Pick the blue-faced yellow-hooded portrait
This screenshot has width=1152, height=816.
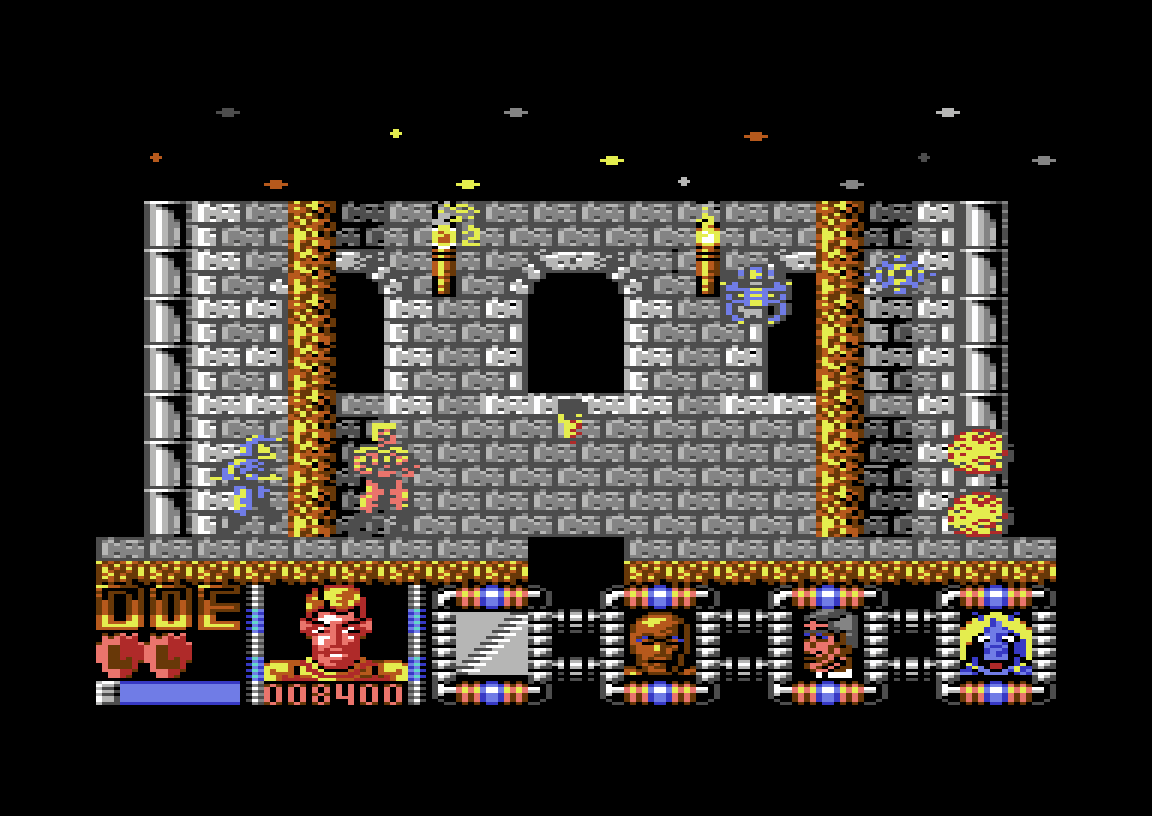995,643
